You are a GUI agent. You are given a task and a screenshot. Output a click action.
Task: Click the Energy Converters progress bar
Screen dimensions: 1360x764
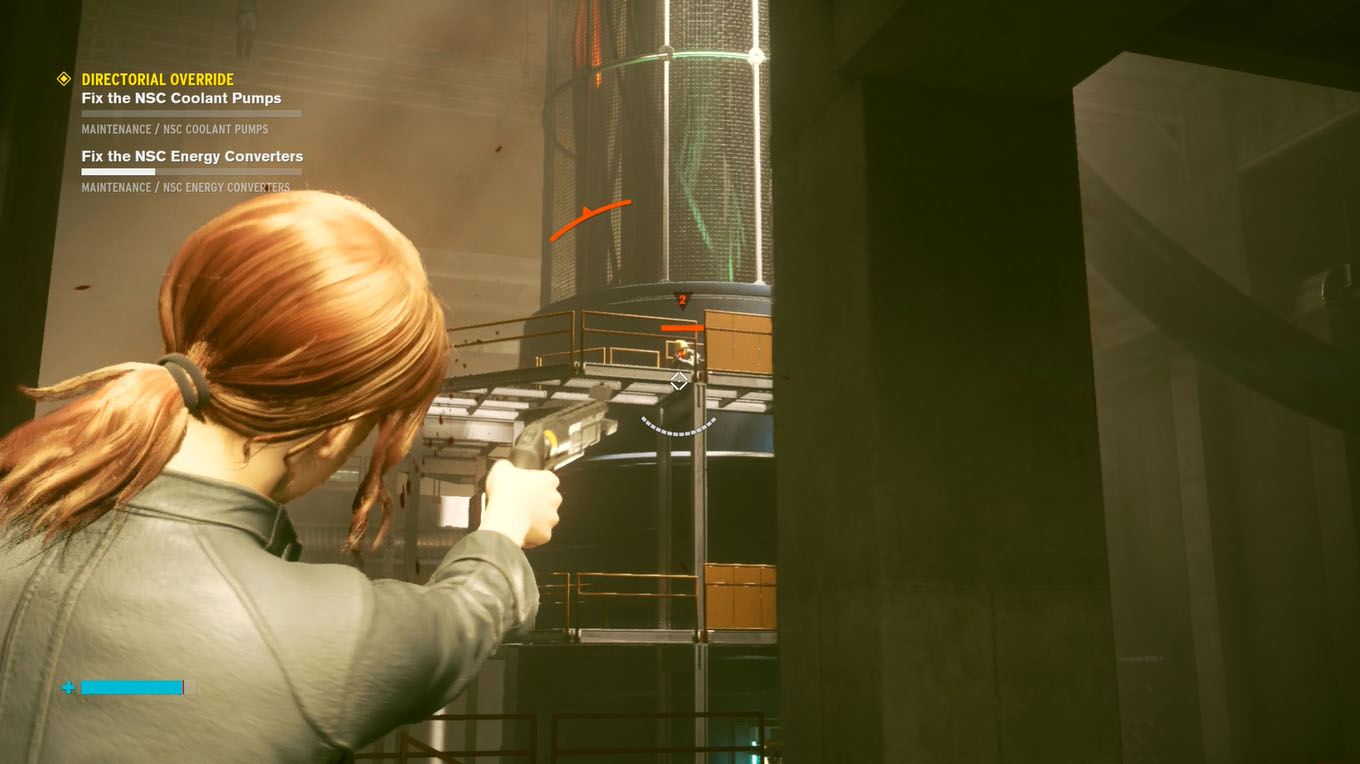191,171
